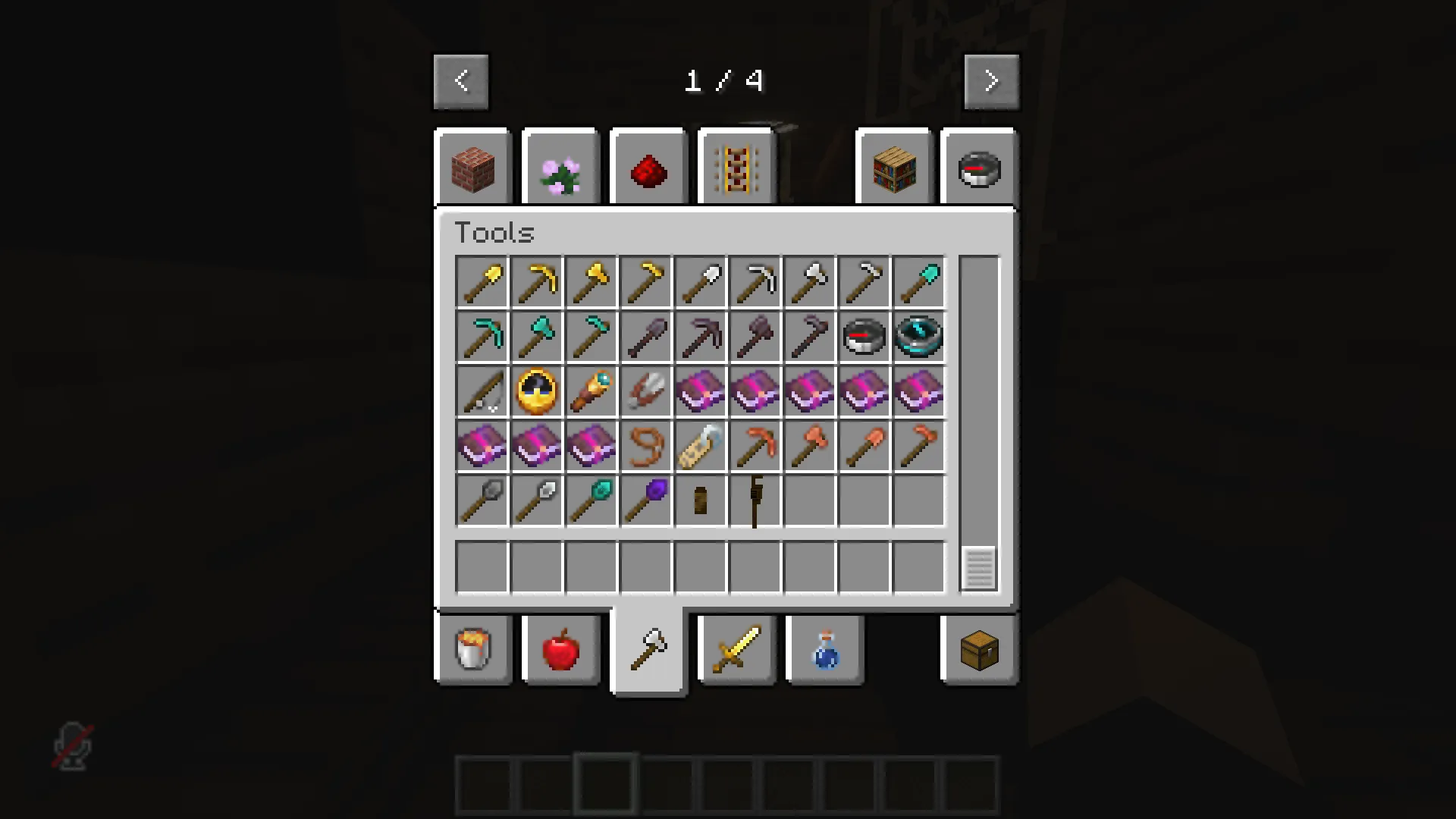Screen dimensions: 1456x819
Task: Select the golden shovel in the first slot
Action: click(482, 281)
